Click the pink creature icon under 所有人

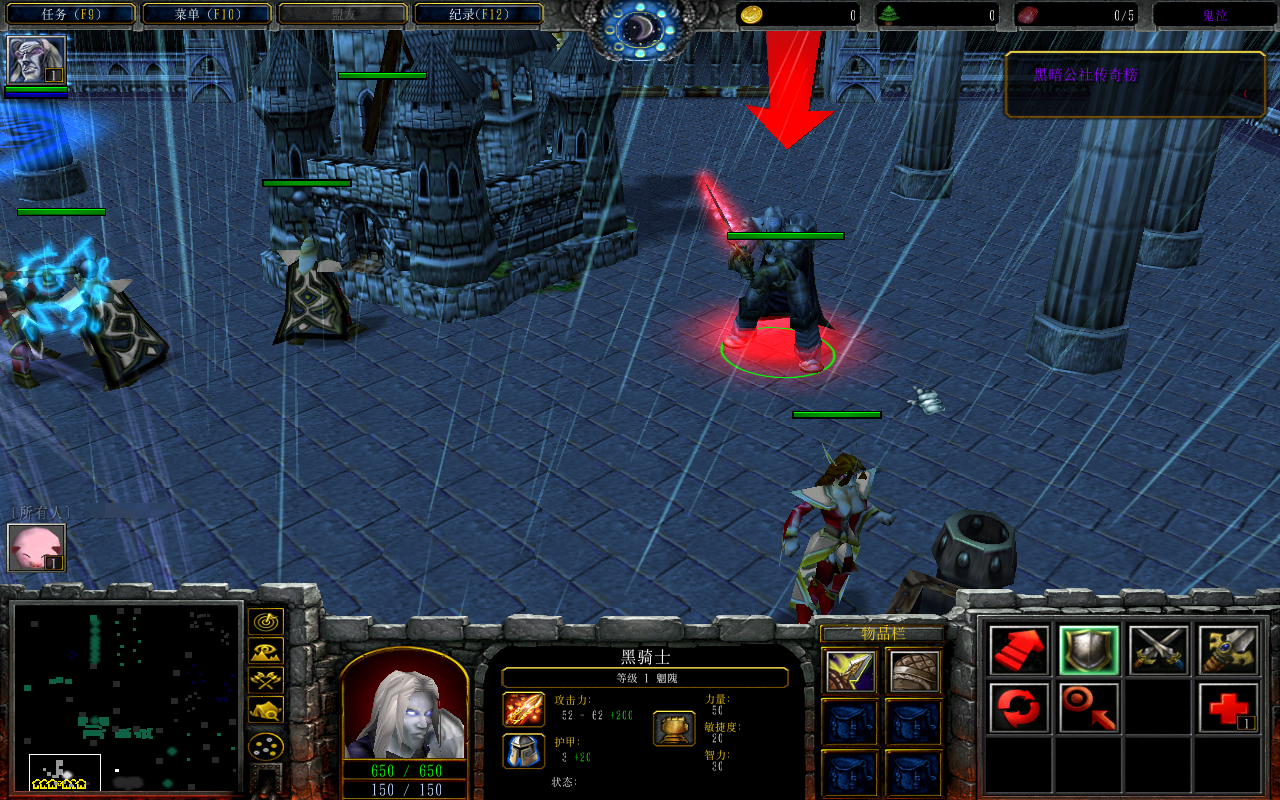[x=36, y=547]
